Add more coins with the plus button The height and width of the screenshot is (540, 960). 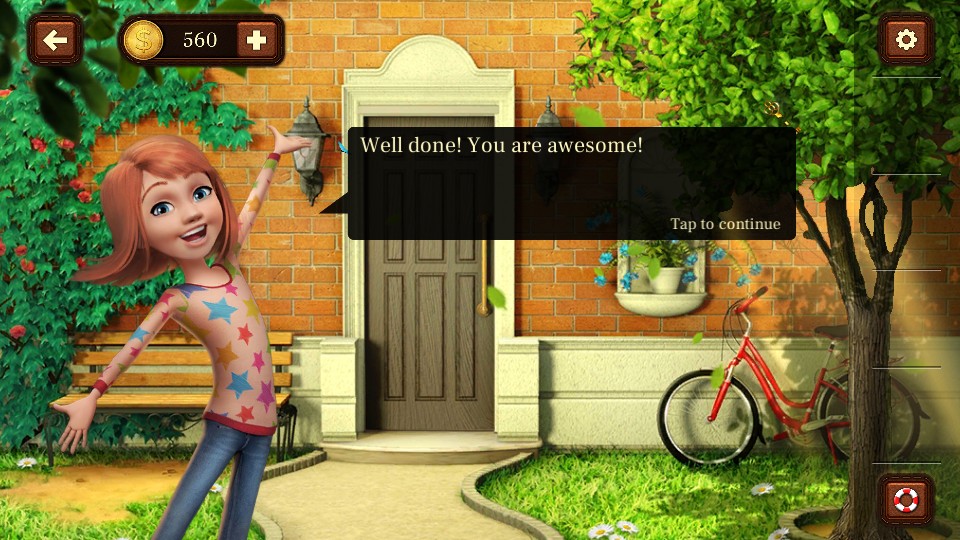pos(257,40)
